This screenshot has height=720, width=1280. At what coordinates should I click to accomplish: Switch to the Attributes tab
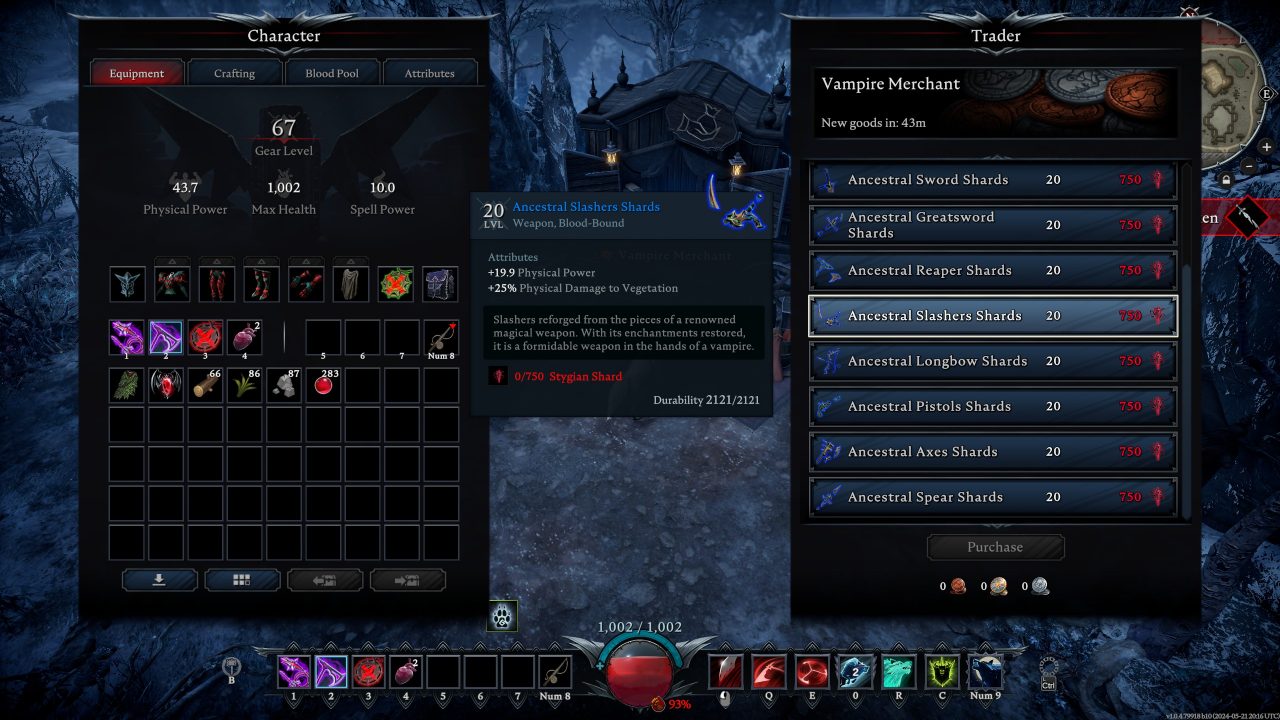429,72
